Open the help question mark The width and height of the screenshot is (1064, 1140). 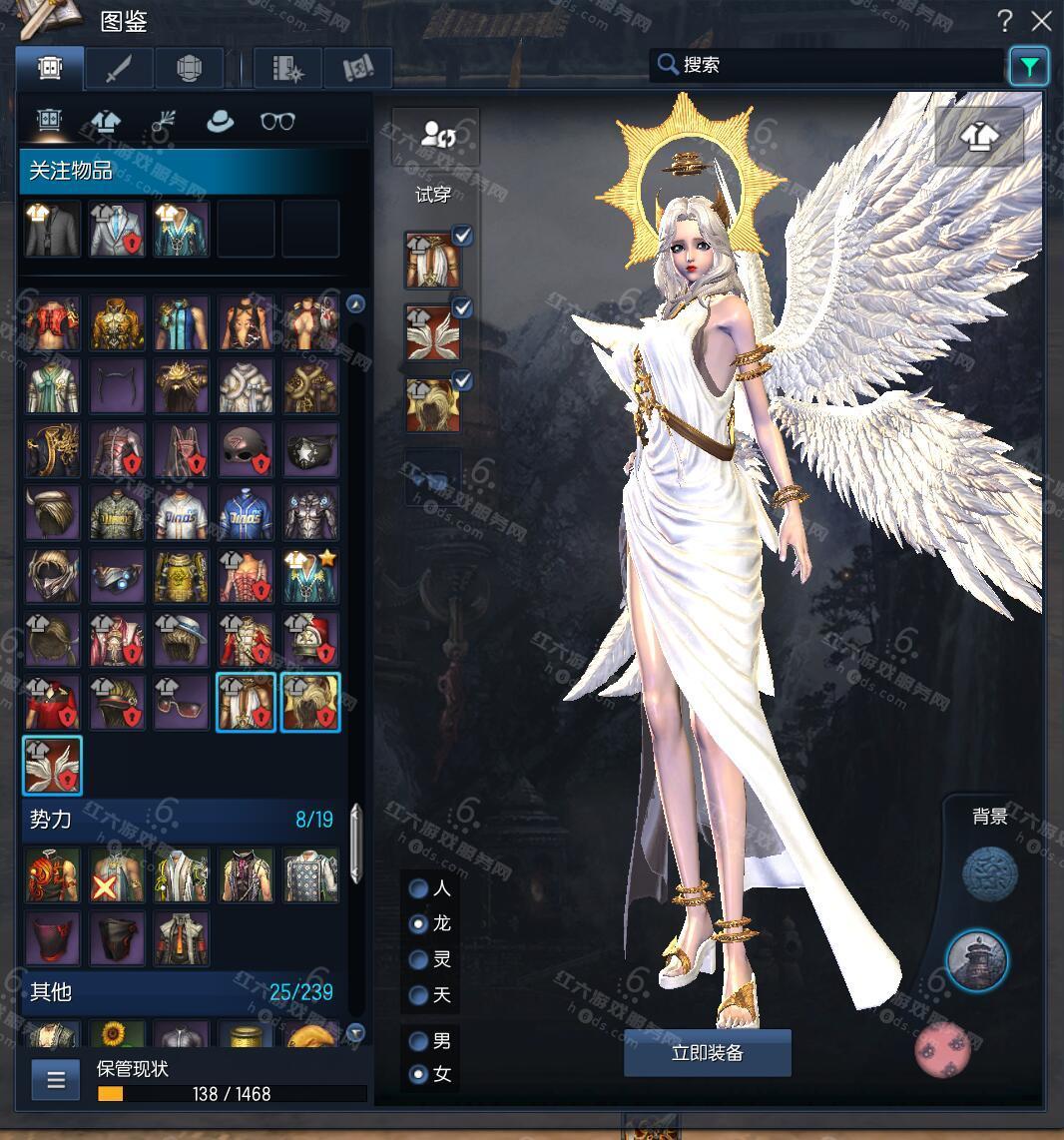point(1006,21)
